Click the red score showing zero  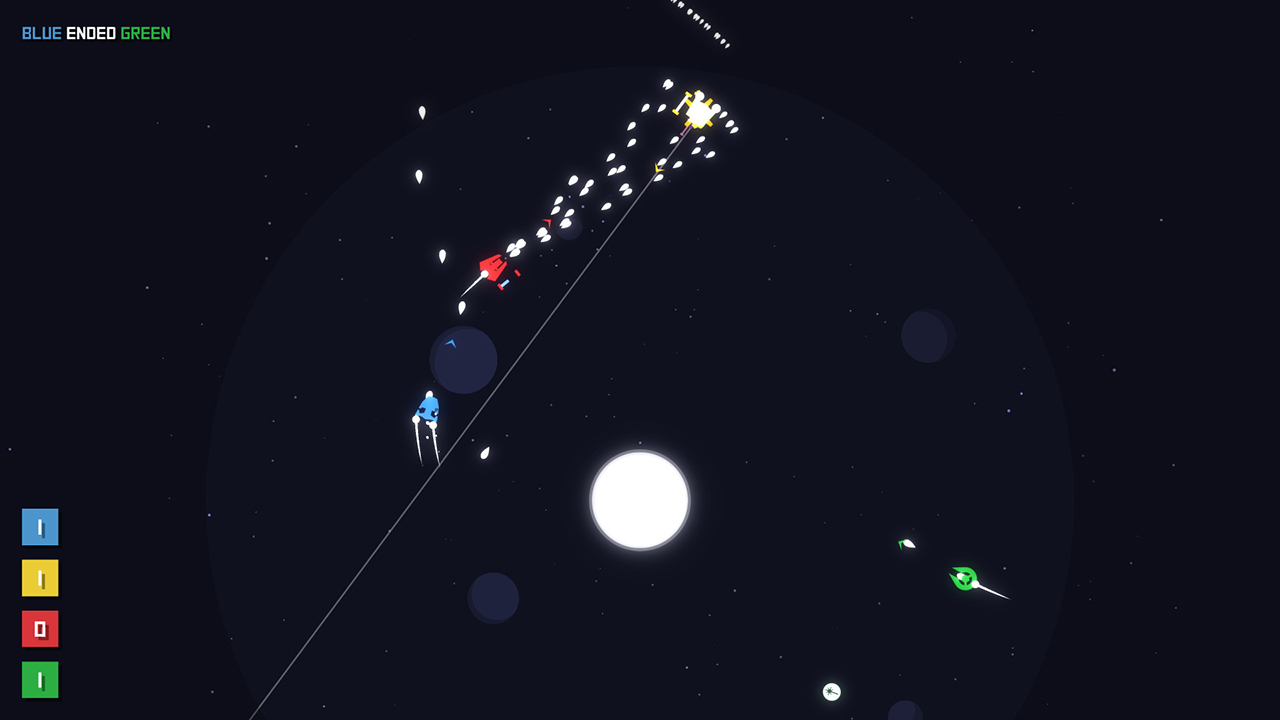[x=40, y=629]
